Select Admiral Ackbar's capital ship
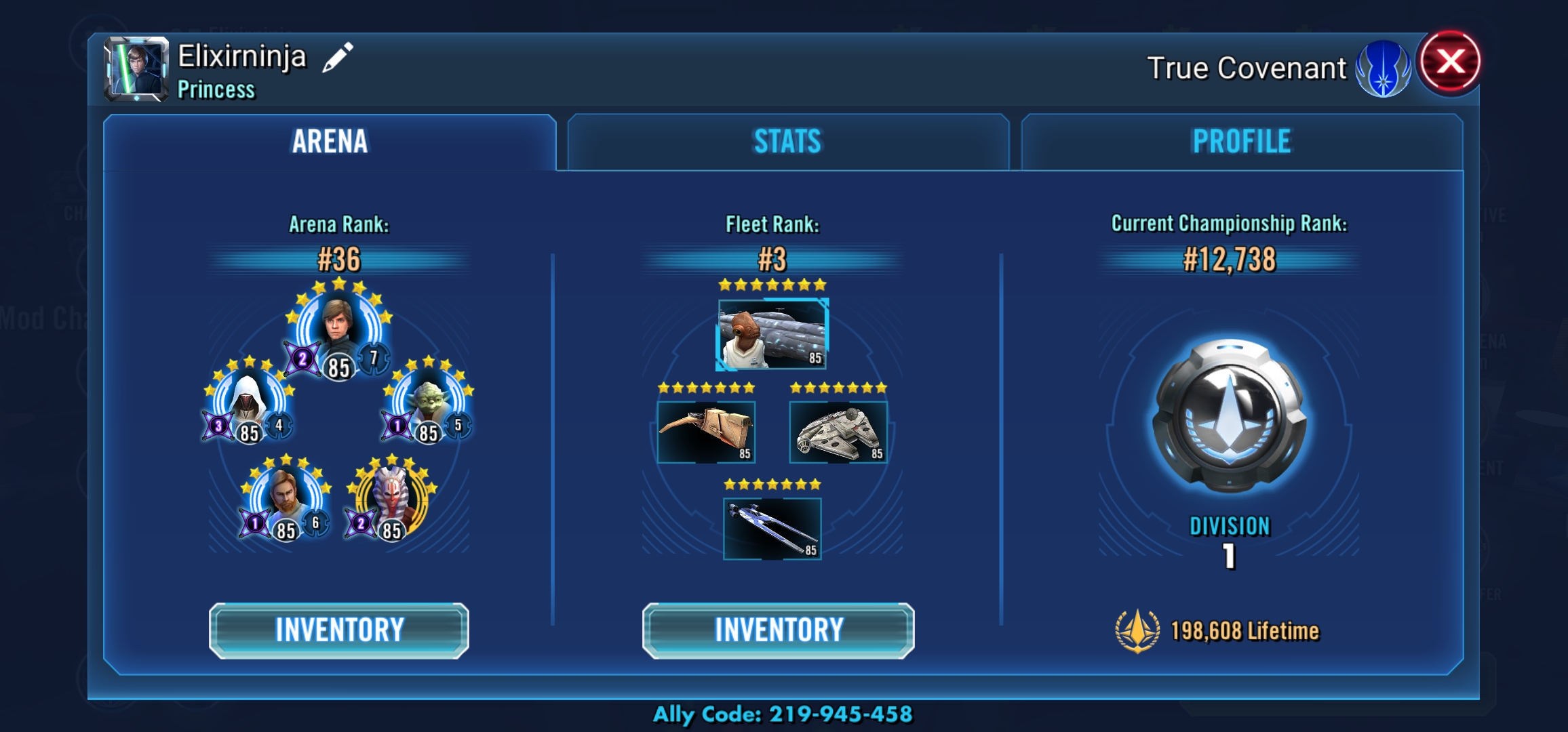The width and height of the screenshot is (1568, 732). pos(772,334)
